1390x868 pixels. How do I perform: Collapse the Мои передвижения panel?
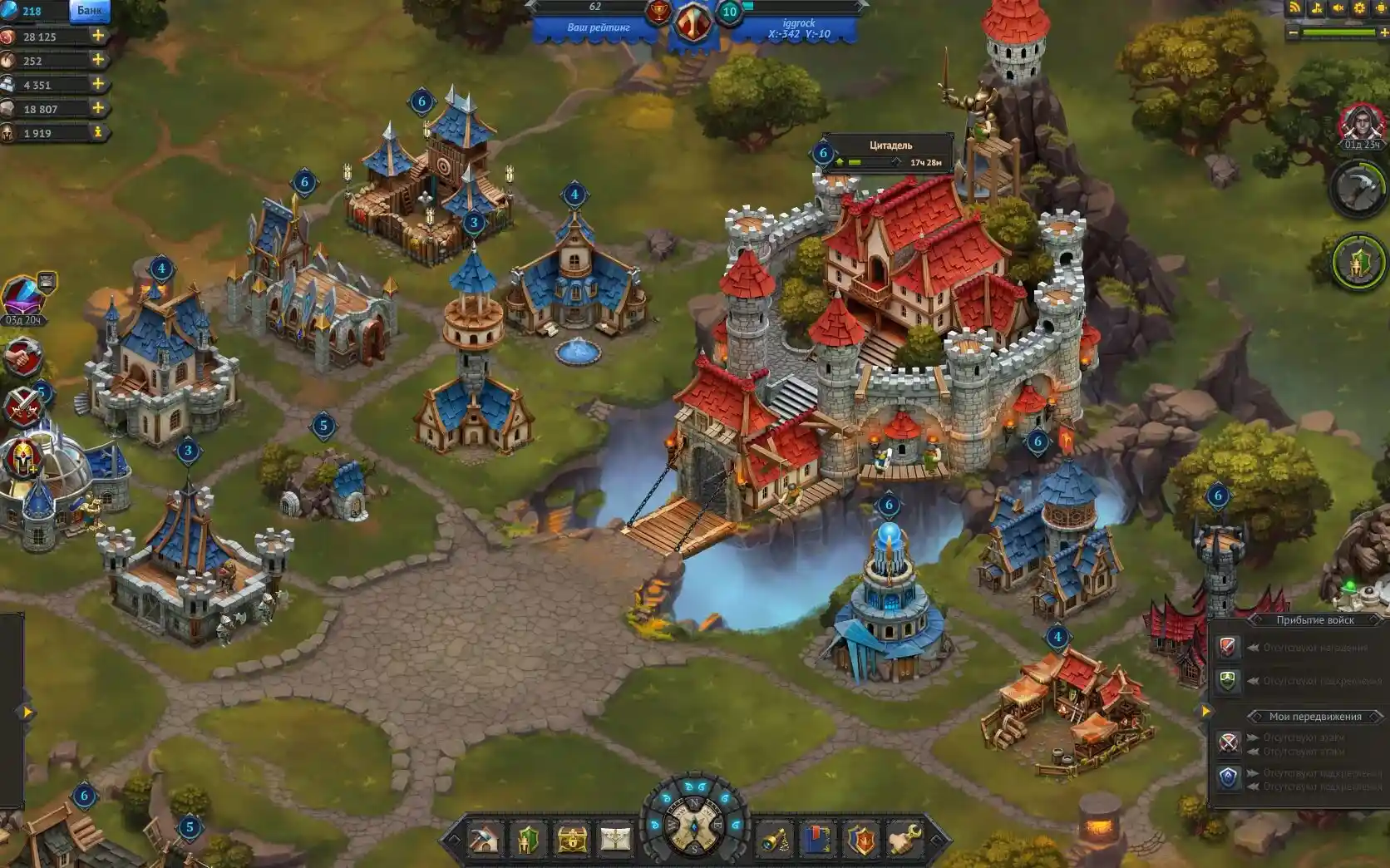click(1314, 714)
